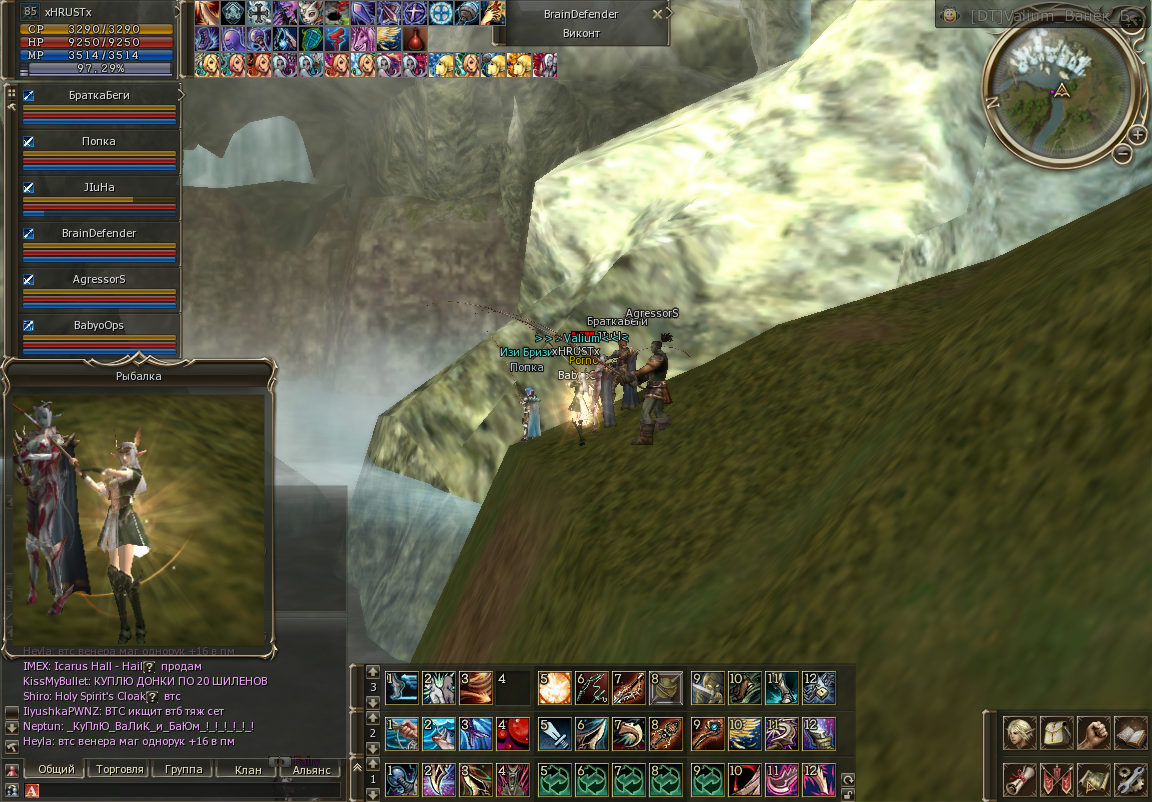Activate the fiery explosion skill in slot 5
The width and height of the screenshot is (1152, 802).
click(554, 688)
